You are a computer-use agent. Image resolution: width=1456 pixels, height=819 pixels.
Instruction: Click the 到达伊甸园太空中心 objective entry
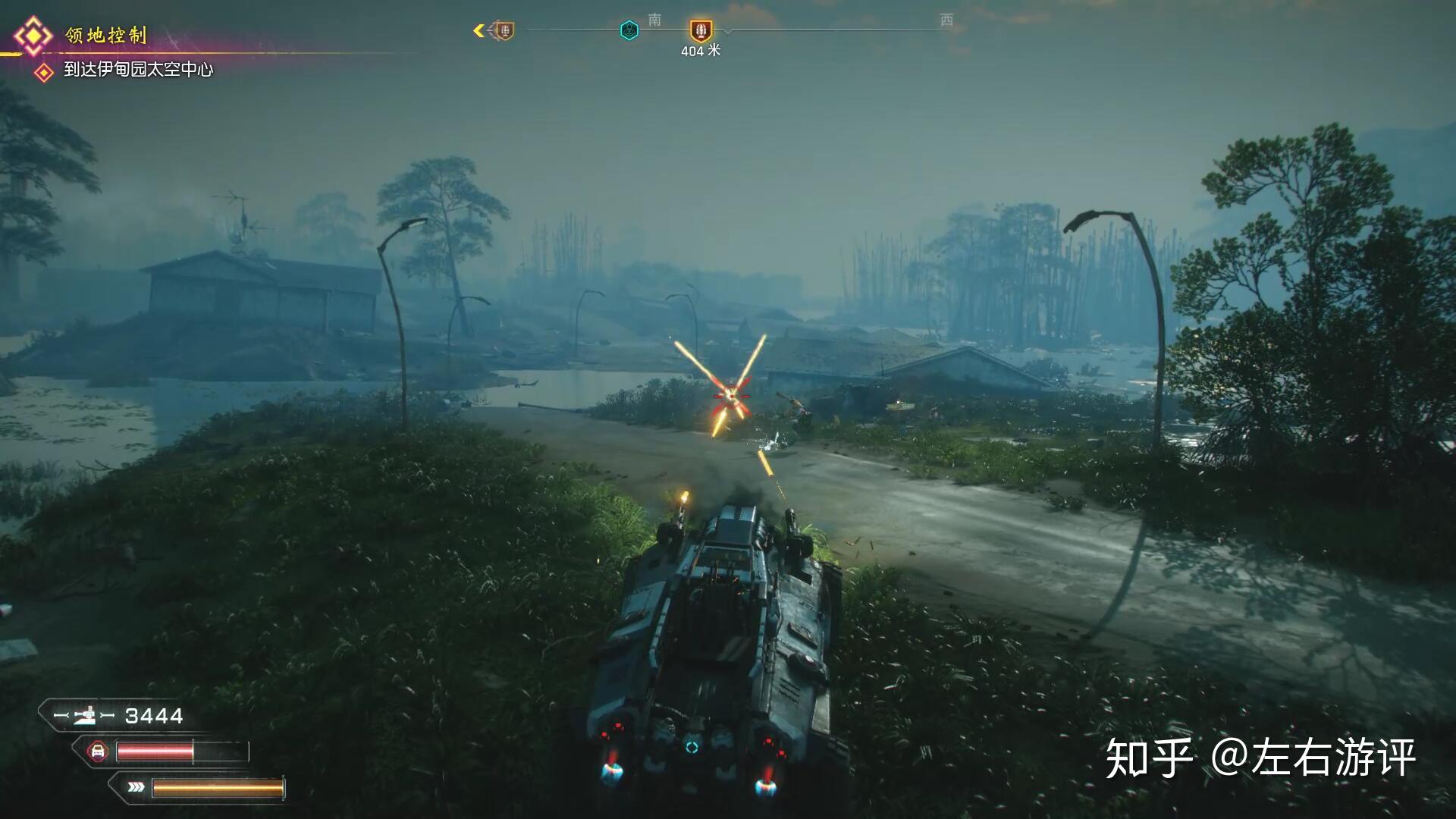(x=138, y=70)
